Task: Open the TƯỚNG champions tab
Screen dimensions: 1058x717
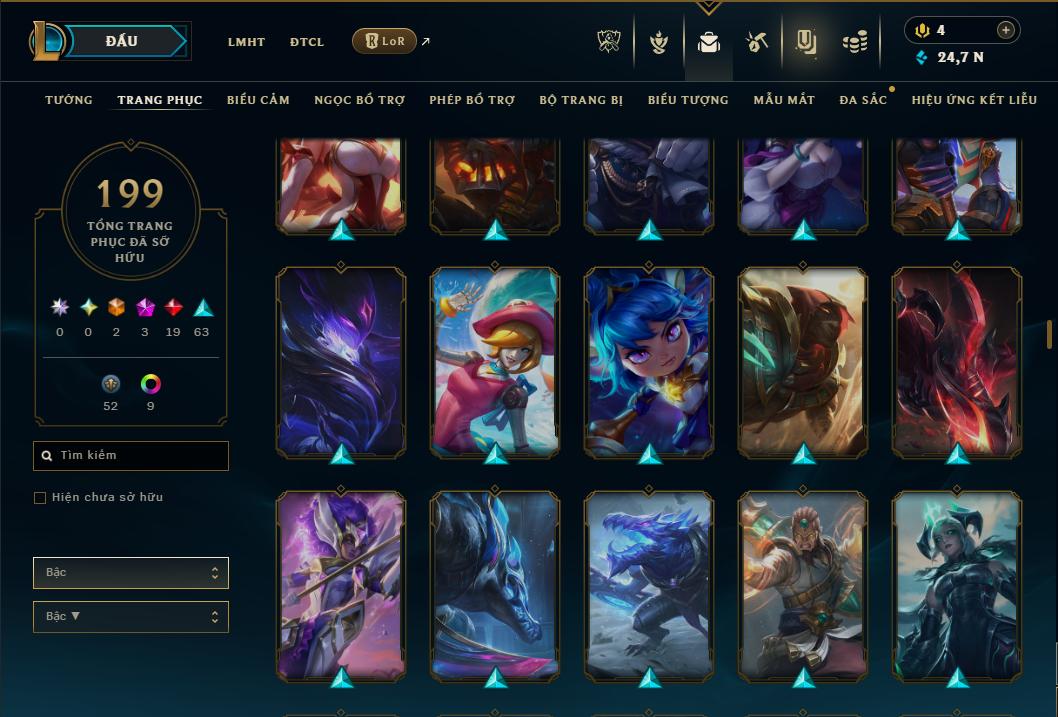Action: [x=69, y=100]
